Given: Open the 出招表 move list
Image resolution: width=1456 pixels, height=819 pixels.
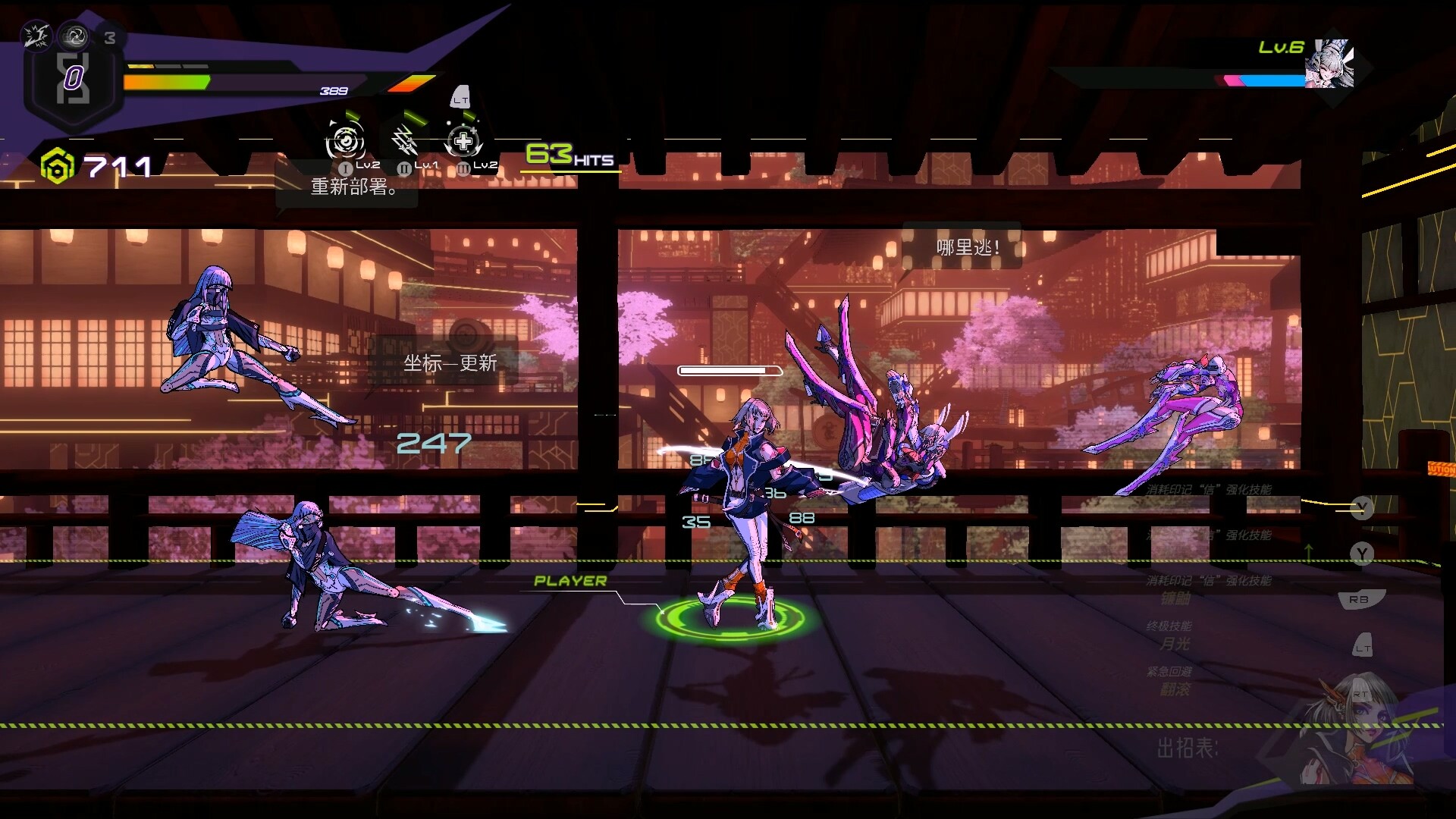Looking at the screenshot, I should point(1187,748).
